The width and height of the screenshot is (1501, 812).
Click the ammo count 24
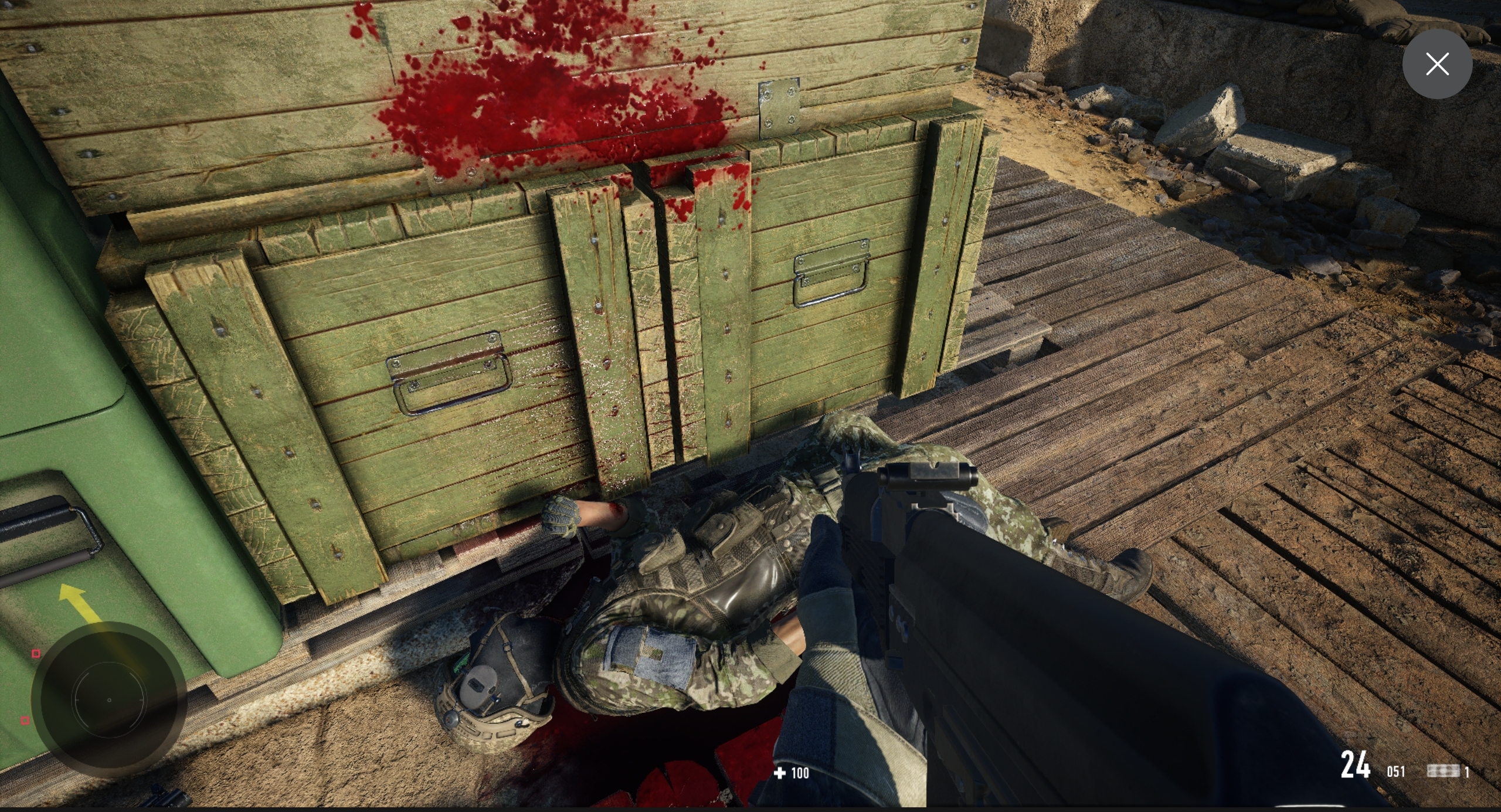coord(1356,764)
